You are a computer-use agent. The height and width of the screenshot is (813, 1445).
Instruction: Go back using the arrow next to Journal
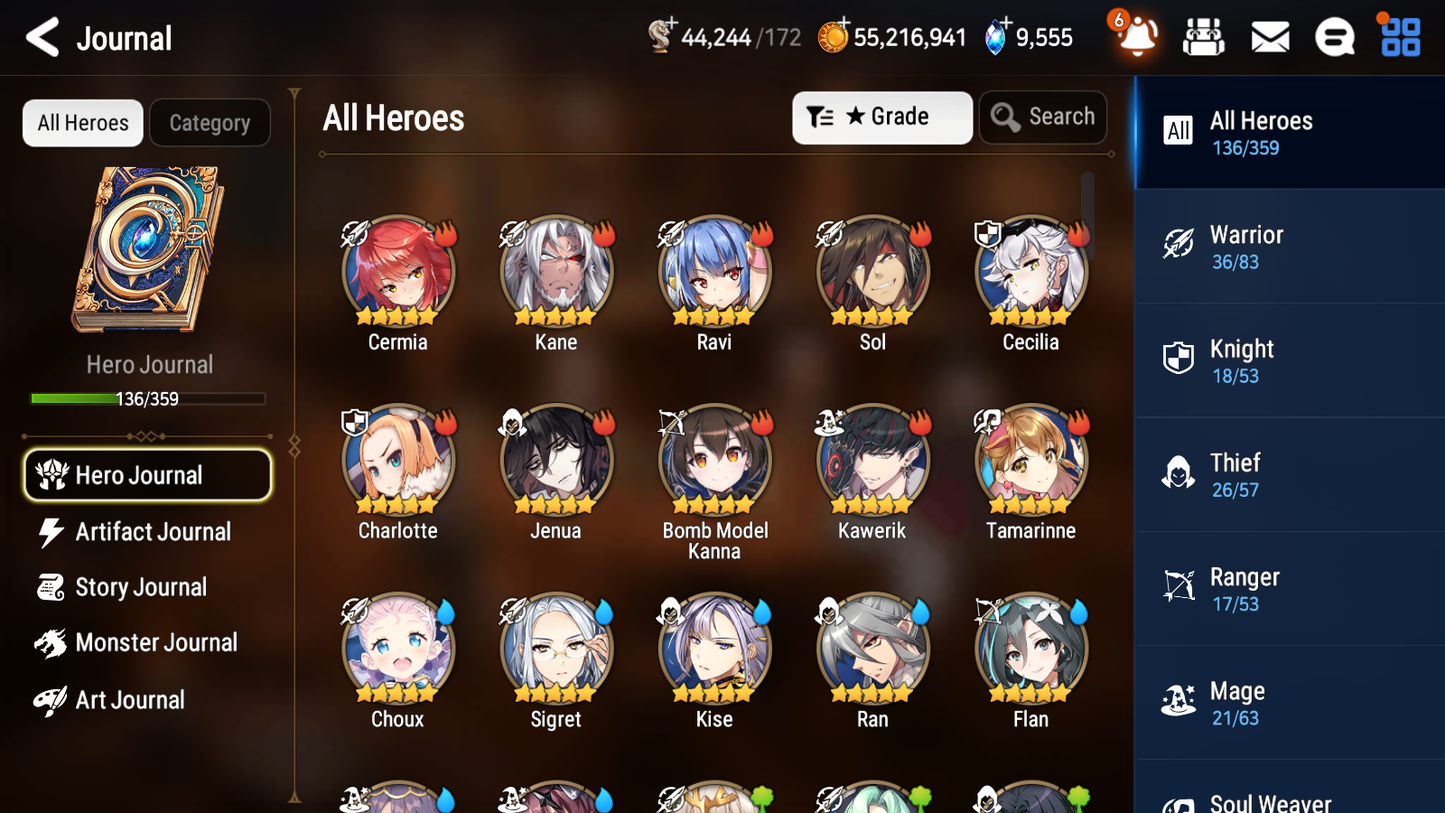[x=40, y=37]
